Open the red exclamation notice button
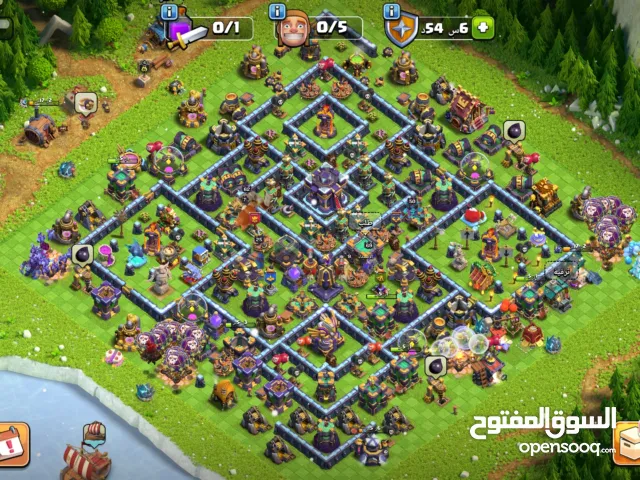The image size is (640, 480). click(13, 443)
